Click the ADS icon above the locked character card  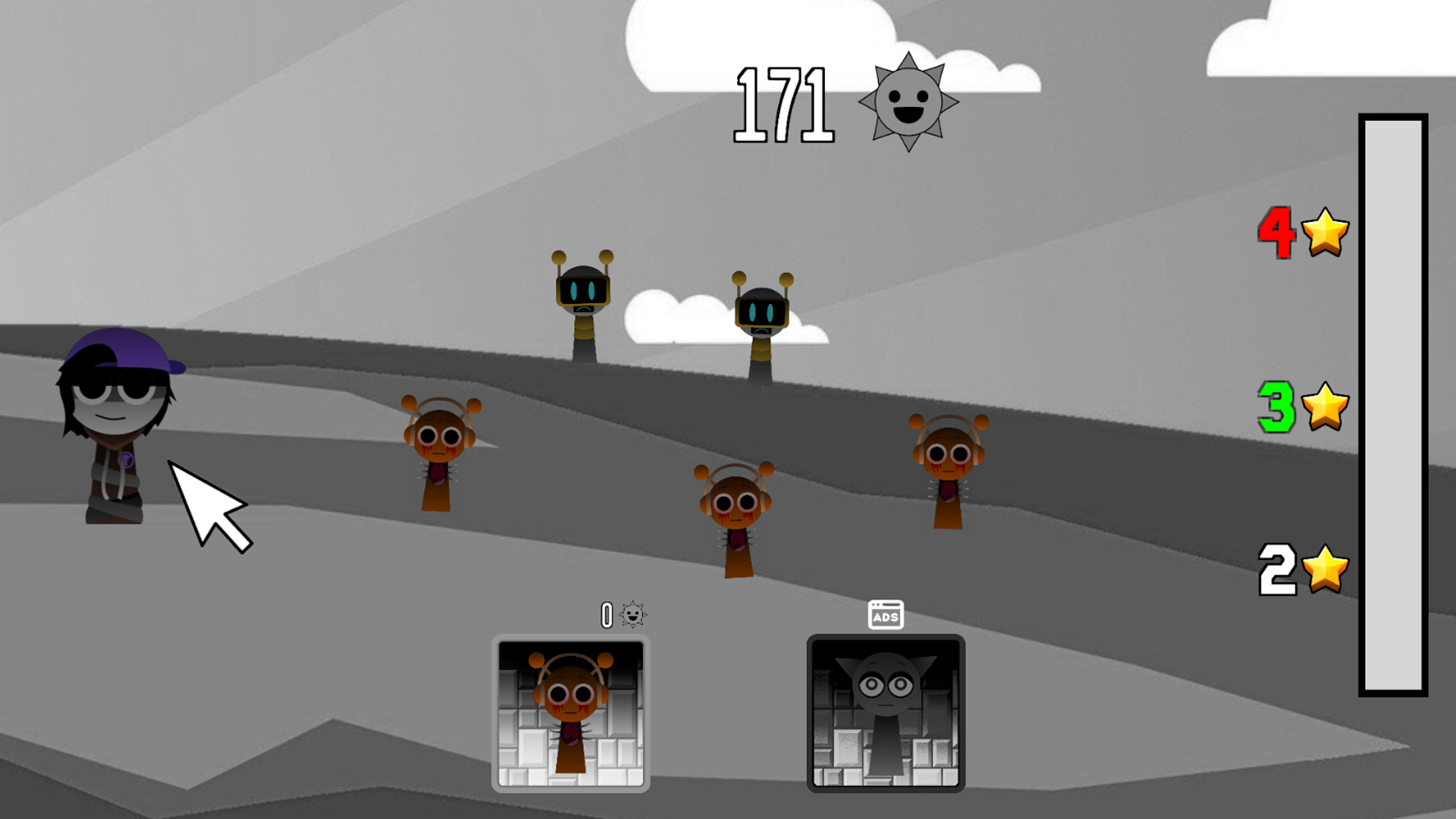point(885,616)
